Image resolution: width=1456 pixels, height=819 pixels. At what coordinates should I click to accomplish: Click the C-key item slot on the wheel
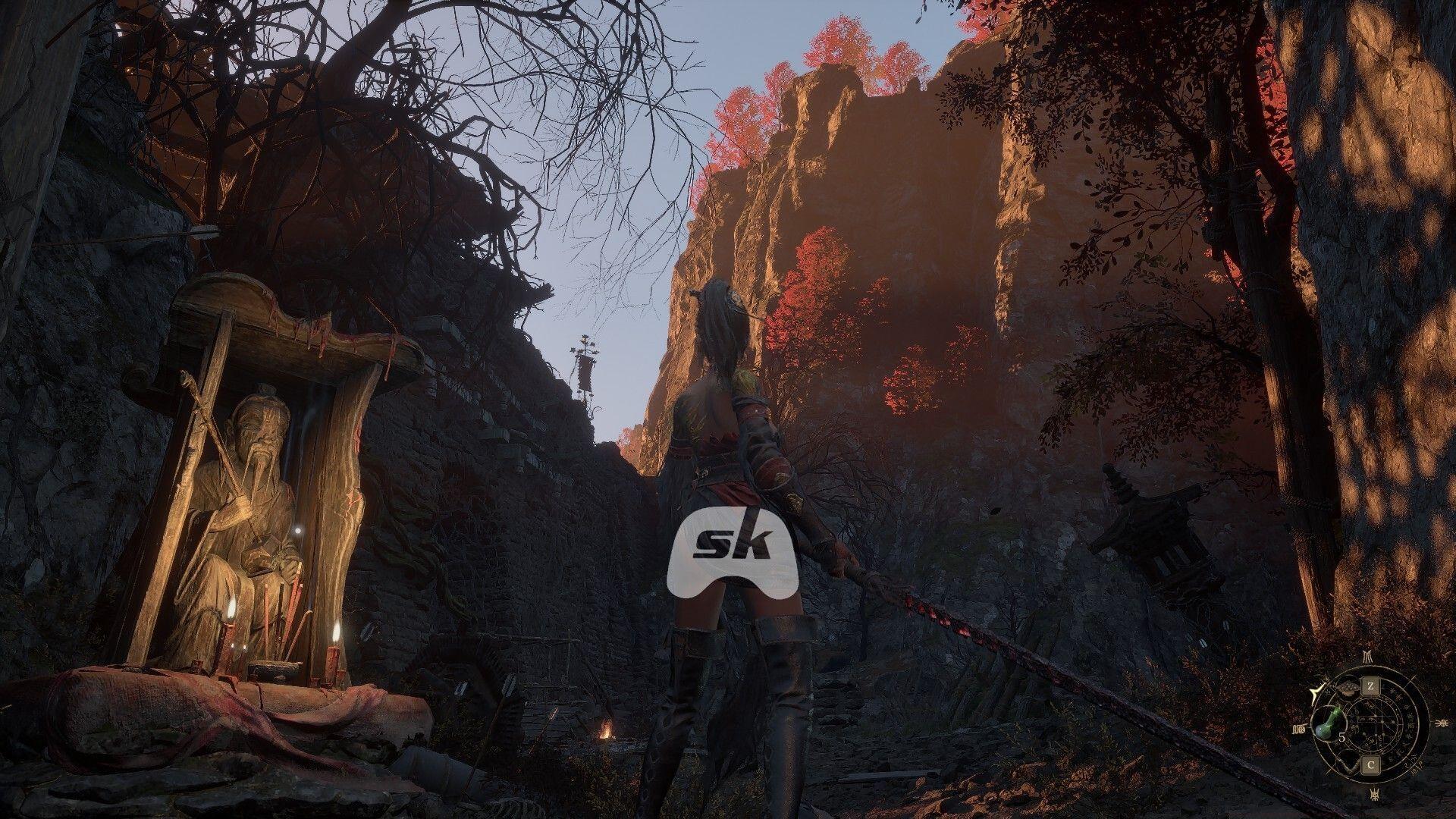1371,764
